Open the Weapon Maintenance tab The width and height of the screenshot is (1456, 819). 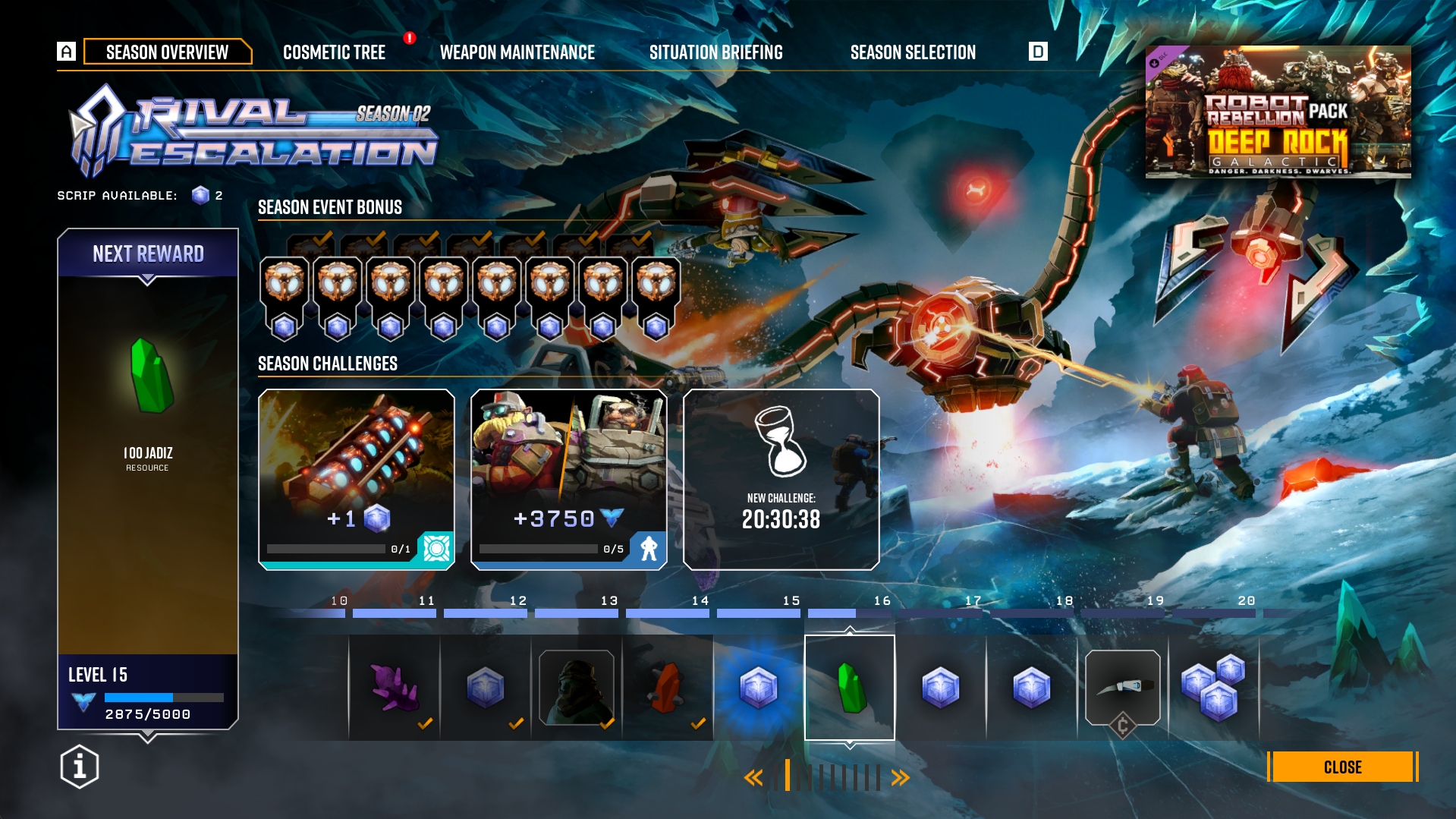click(517, 52)
